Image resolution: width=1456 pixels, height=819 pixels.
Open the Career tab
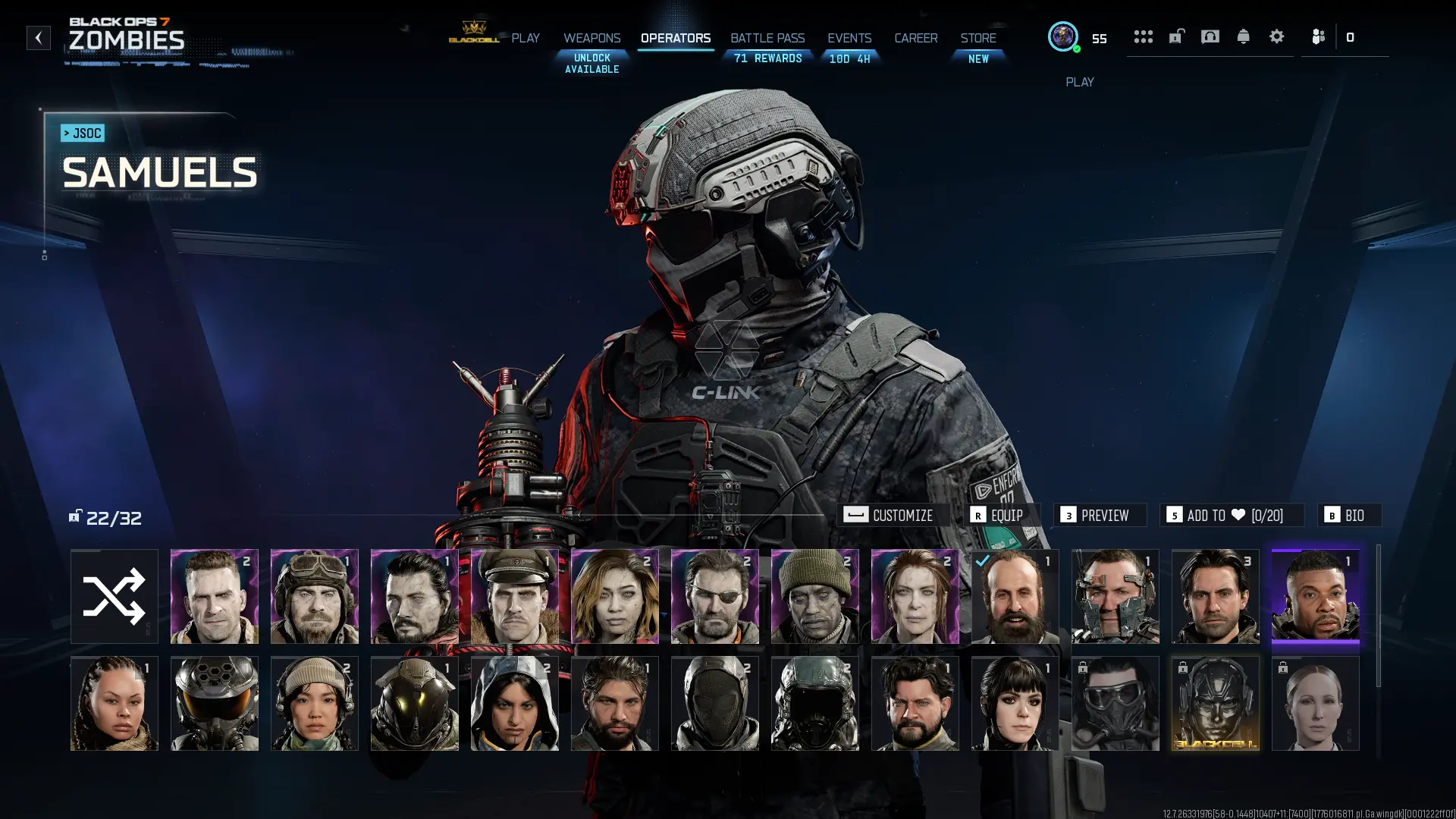[x=915, y=38]
